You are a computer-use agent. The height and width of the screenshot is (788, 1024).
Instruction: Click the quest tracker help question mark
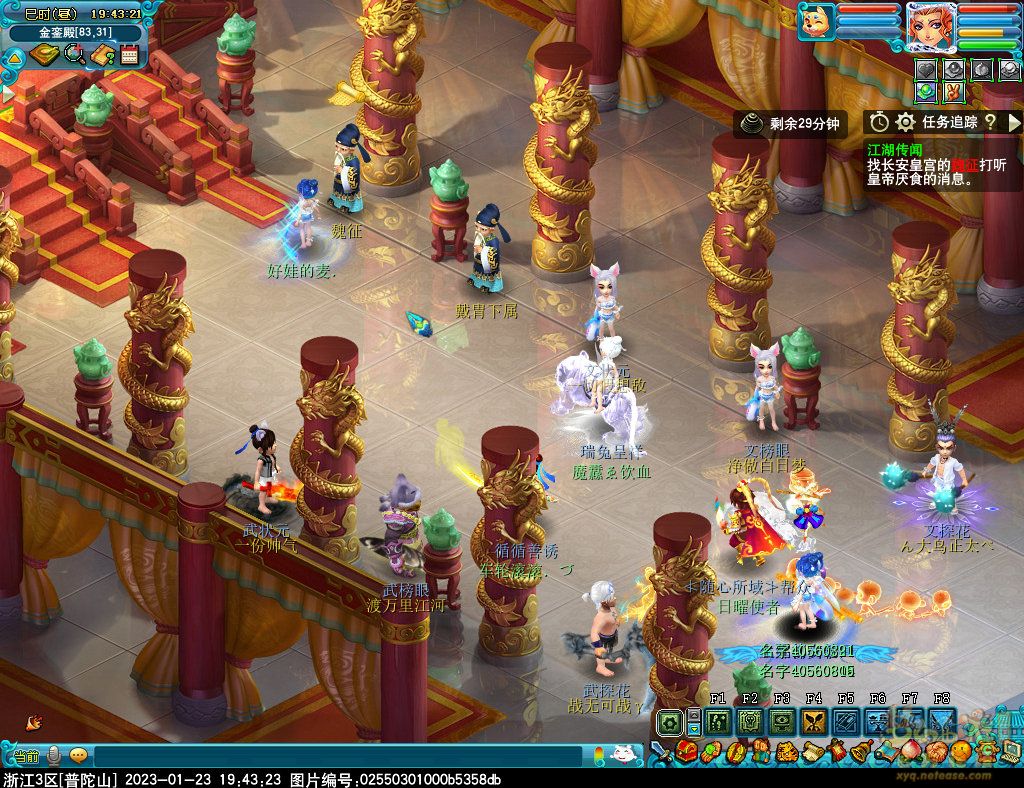[989, 122]
